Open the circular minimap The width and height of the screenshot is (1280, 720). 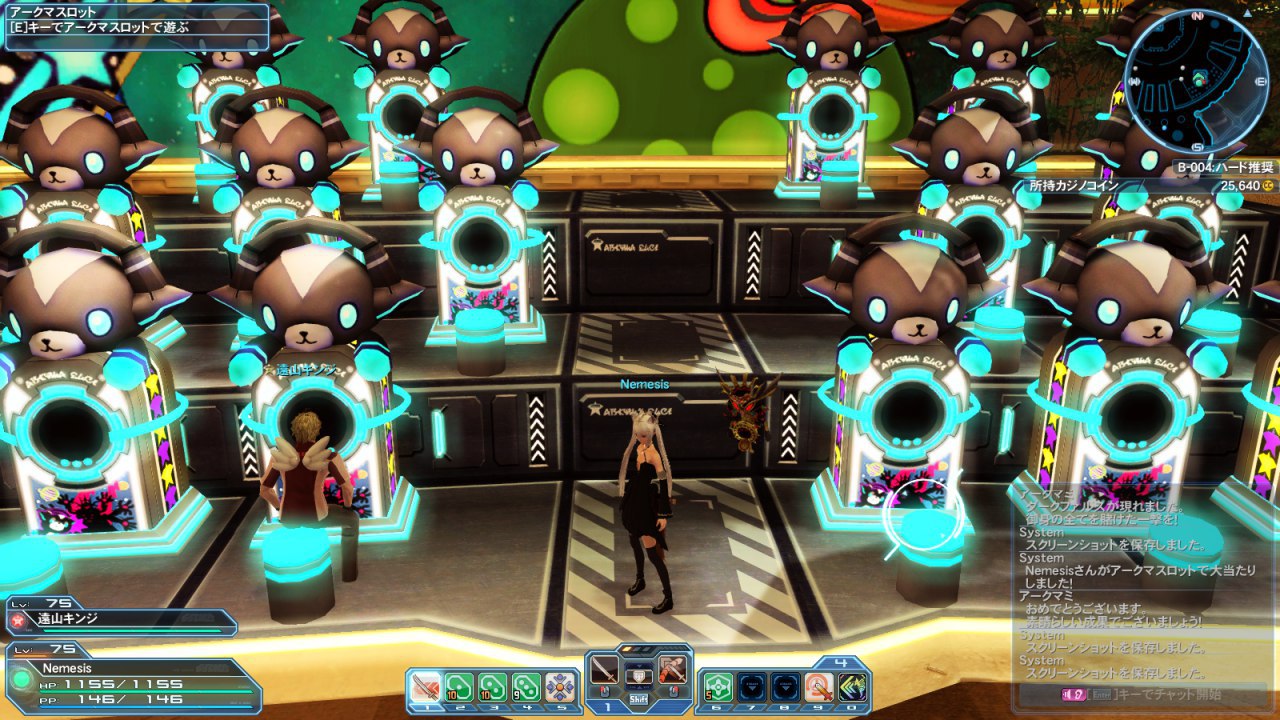click(1196, 78)
